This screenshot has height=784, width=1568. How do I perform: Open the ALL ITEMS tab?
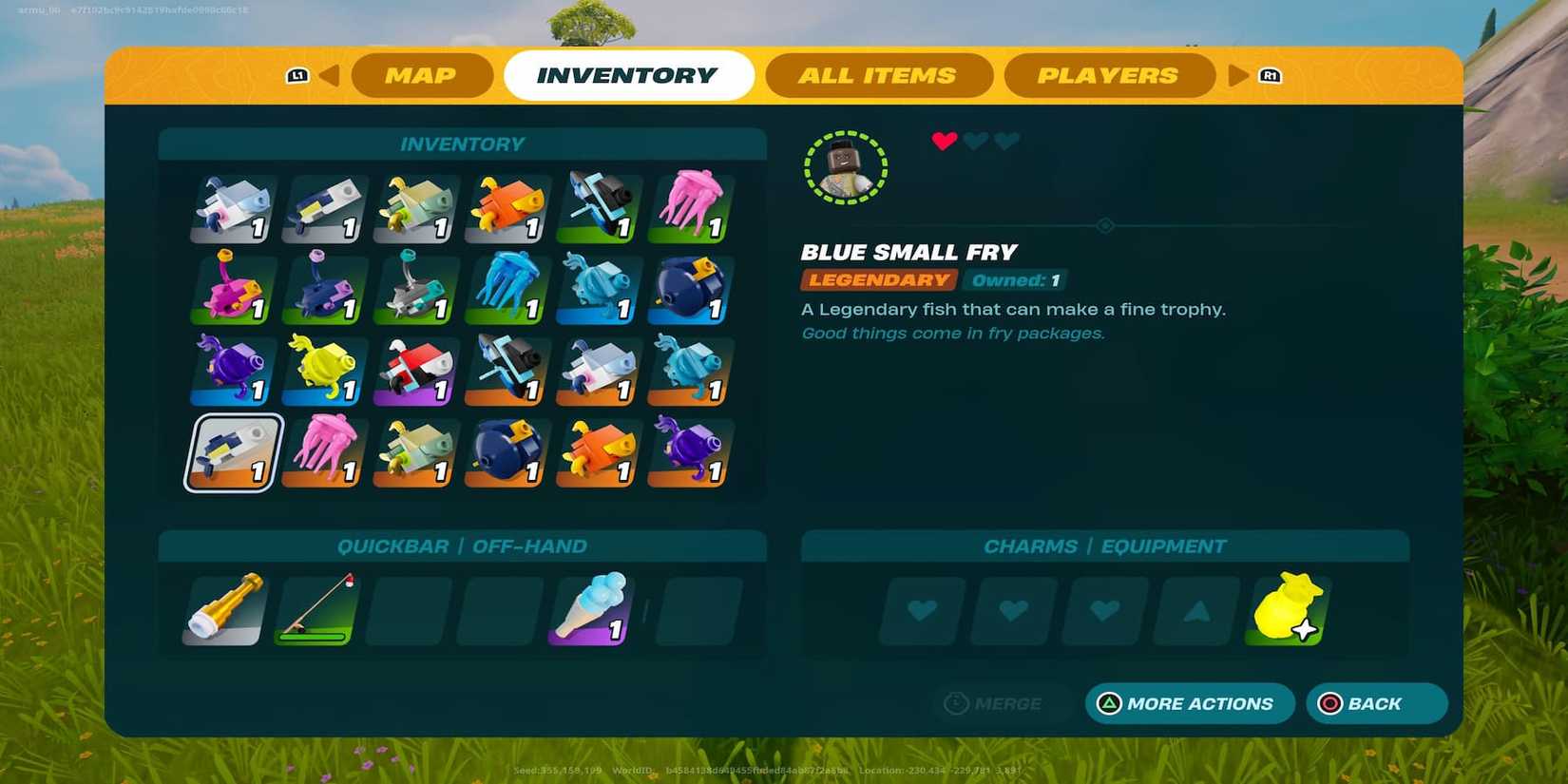pos(879,75)
